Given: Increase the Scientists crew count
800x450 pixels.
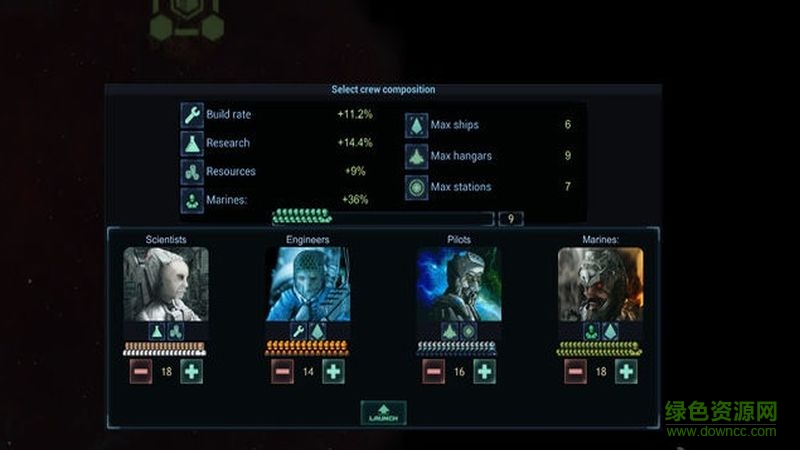Looking at the screenshot, I should pos(192,371).
